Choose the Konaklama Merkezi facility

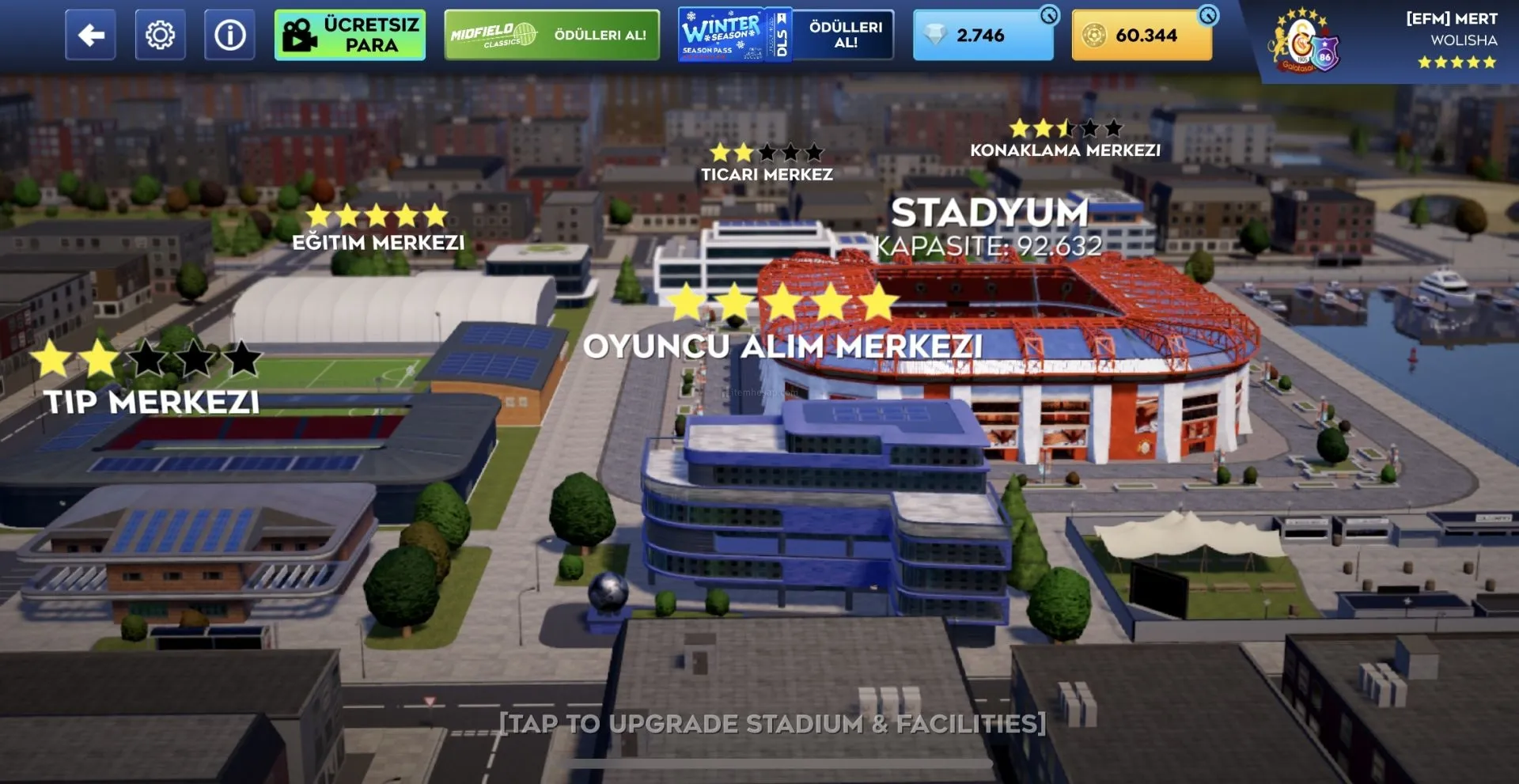pyautogui.click(x=1065, y=150)
